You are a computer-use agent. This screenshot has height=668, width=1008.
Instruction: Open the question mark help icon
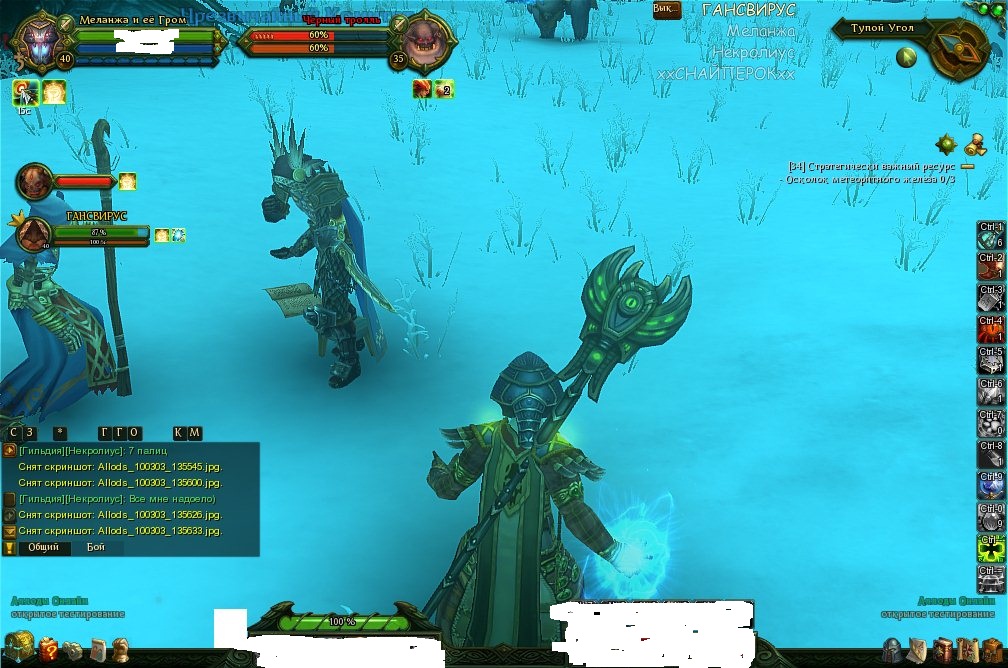tap(48, 651)
